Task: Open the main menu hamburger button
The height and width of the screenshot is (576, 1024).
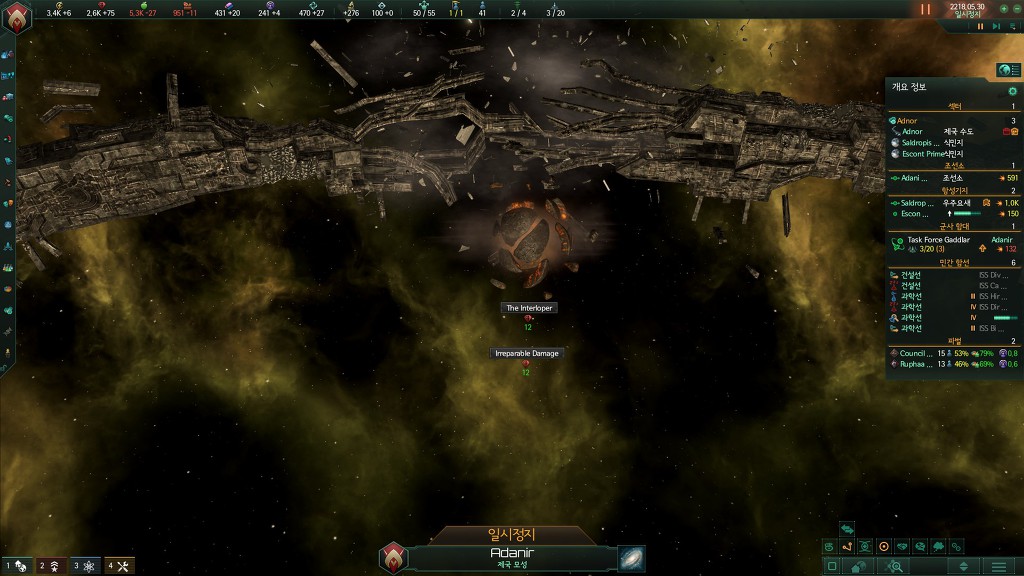Action: 997,566
